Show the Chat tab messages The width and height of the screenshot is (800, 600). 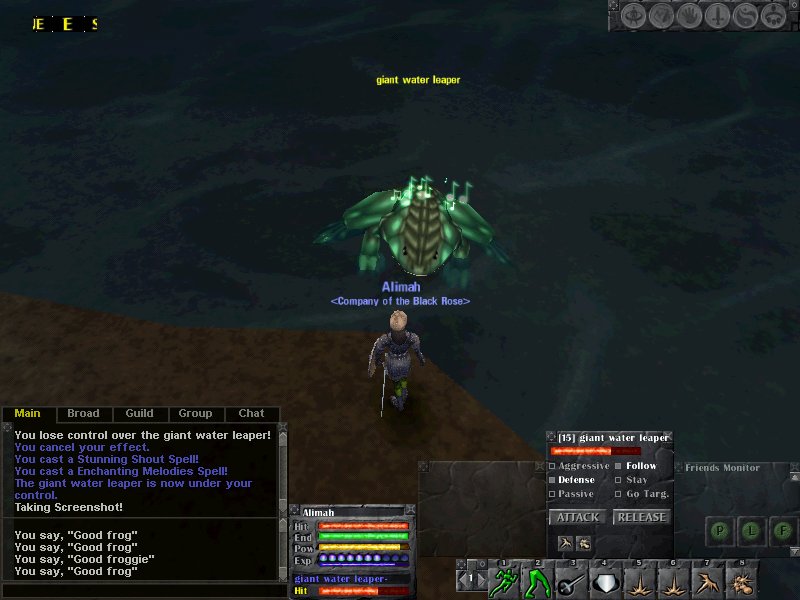[x=251, y=413]
